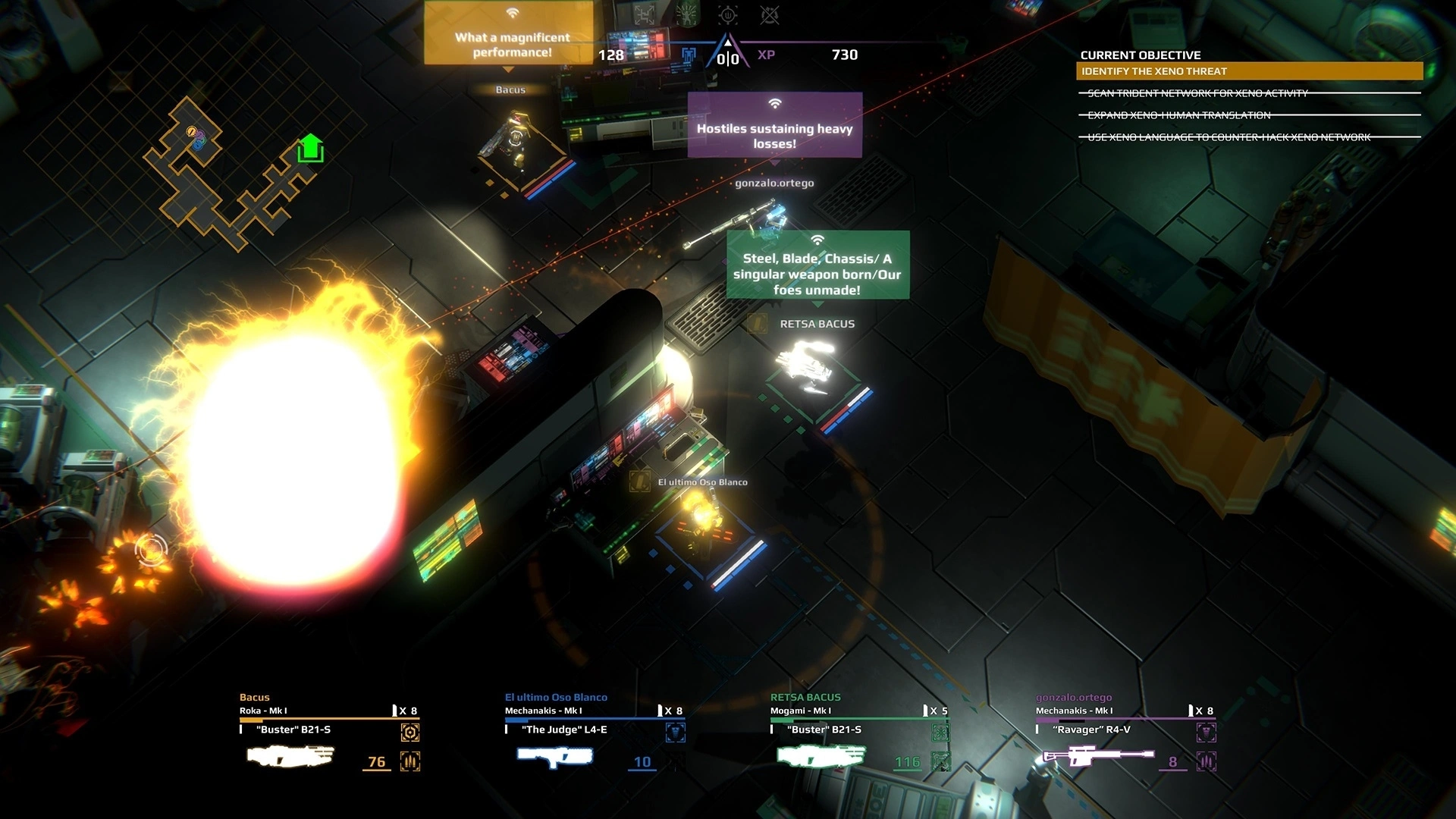Select the crossed-out circle icon at top
This screenshot has height=819, width=1456.
[769, 14]
